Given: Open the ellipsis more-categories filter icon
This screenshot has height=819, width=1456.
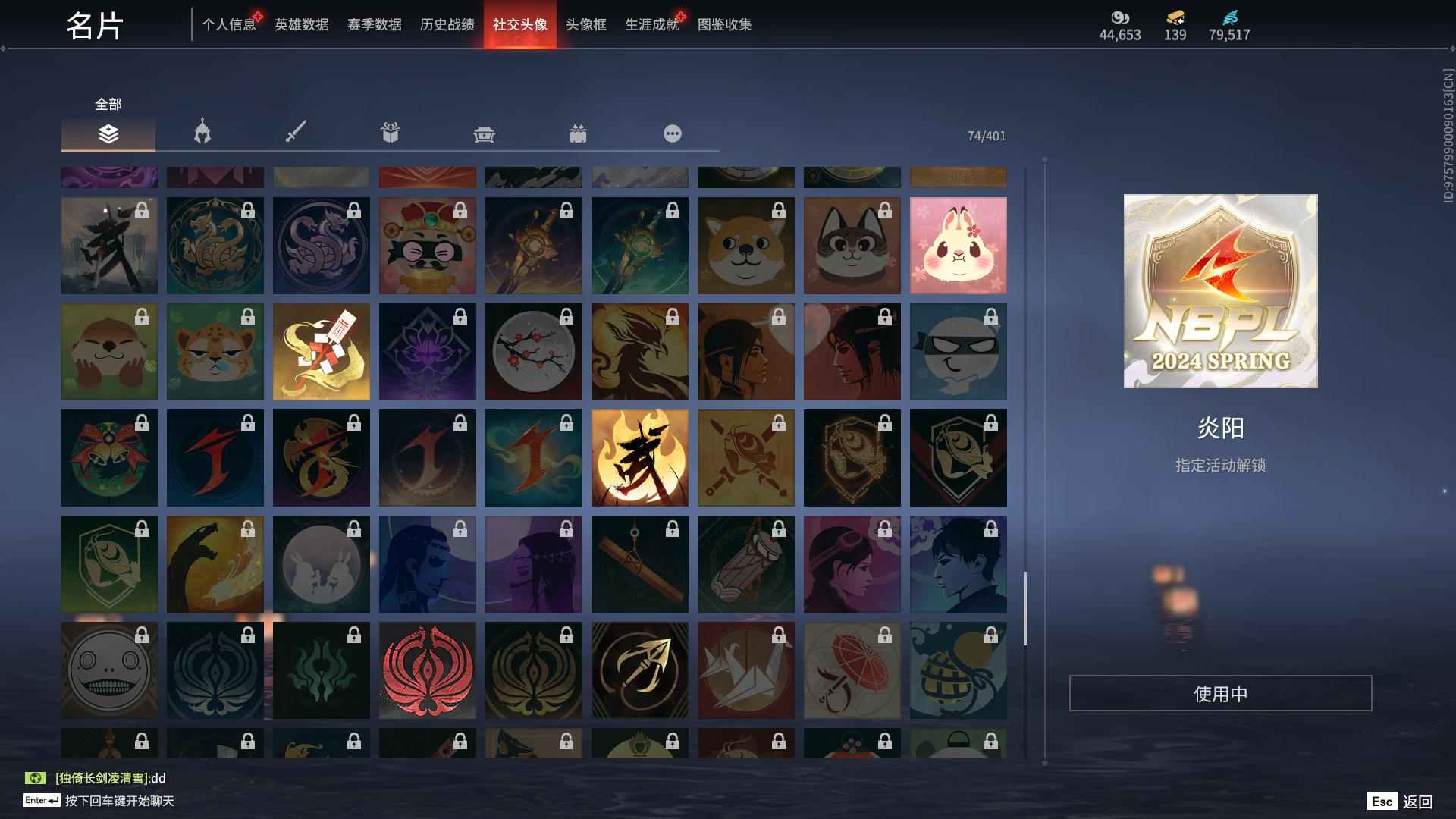Looking at the screenshot, I should tap(672, 133).
